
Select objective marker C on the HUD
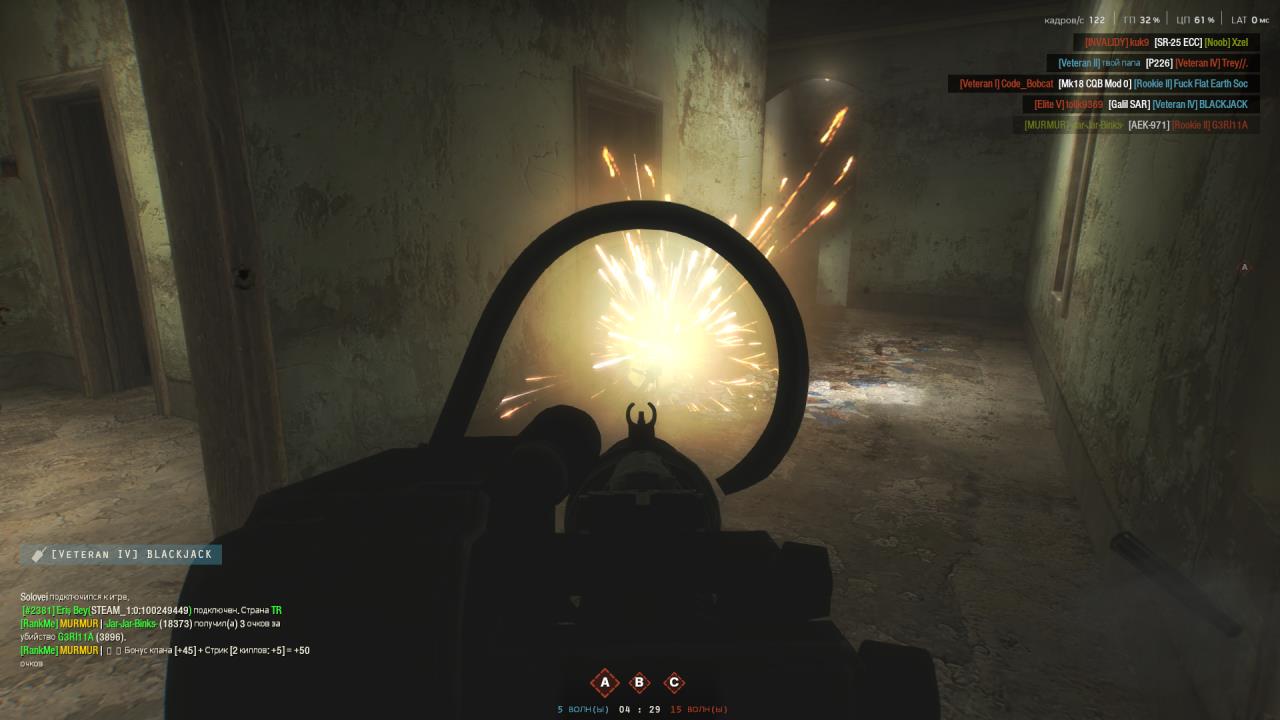(674, 682)
